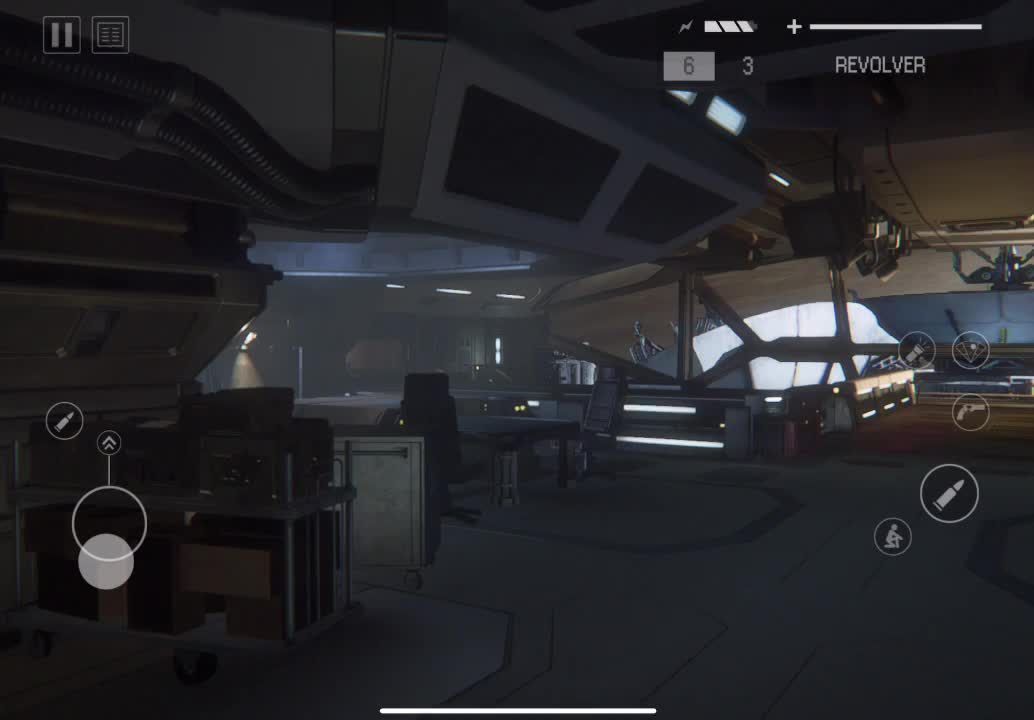Activate the motion tracker icon

pyautogui.click(x=970, y=350)
